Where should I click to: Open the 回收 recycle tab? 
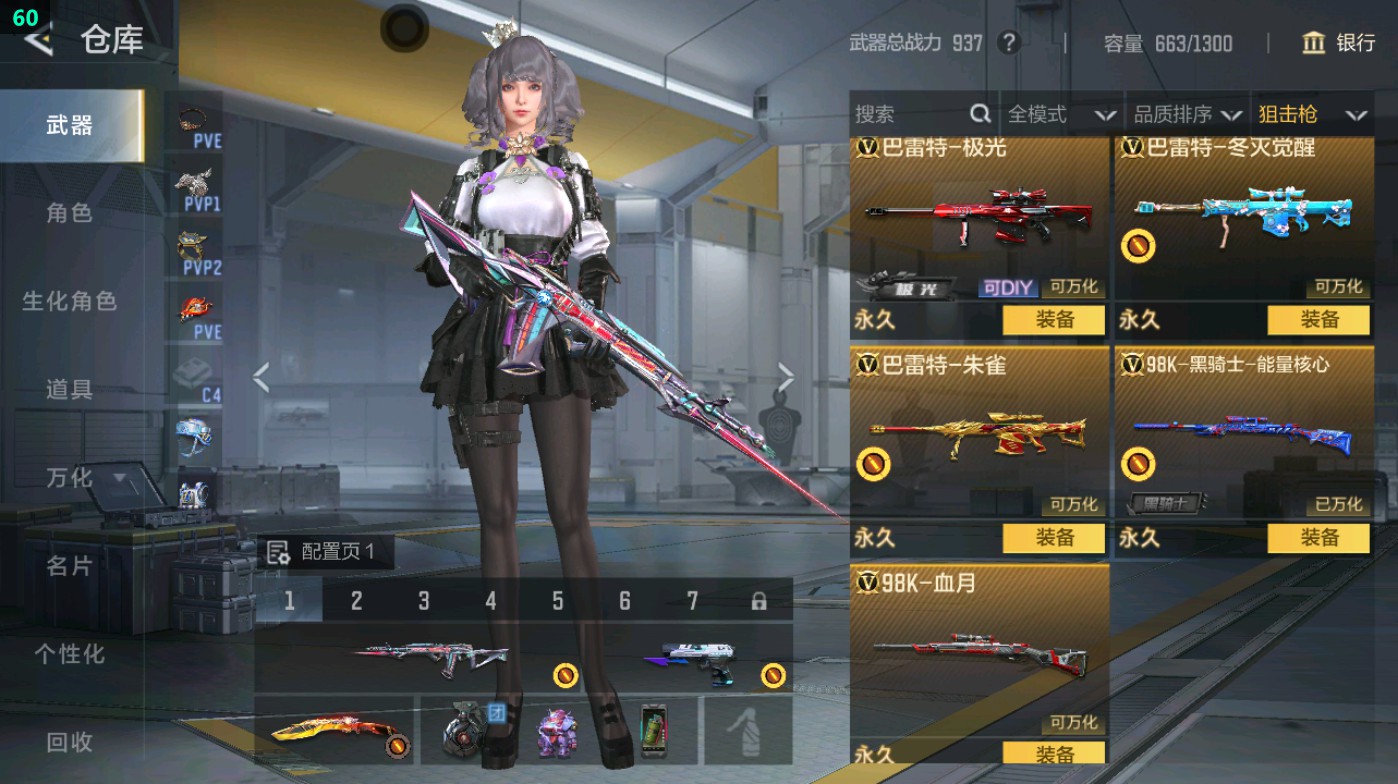(x=67, y=743)
